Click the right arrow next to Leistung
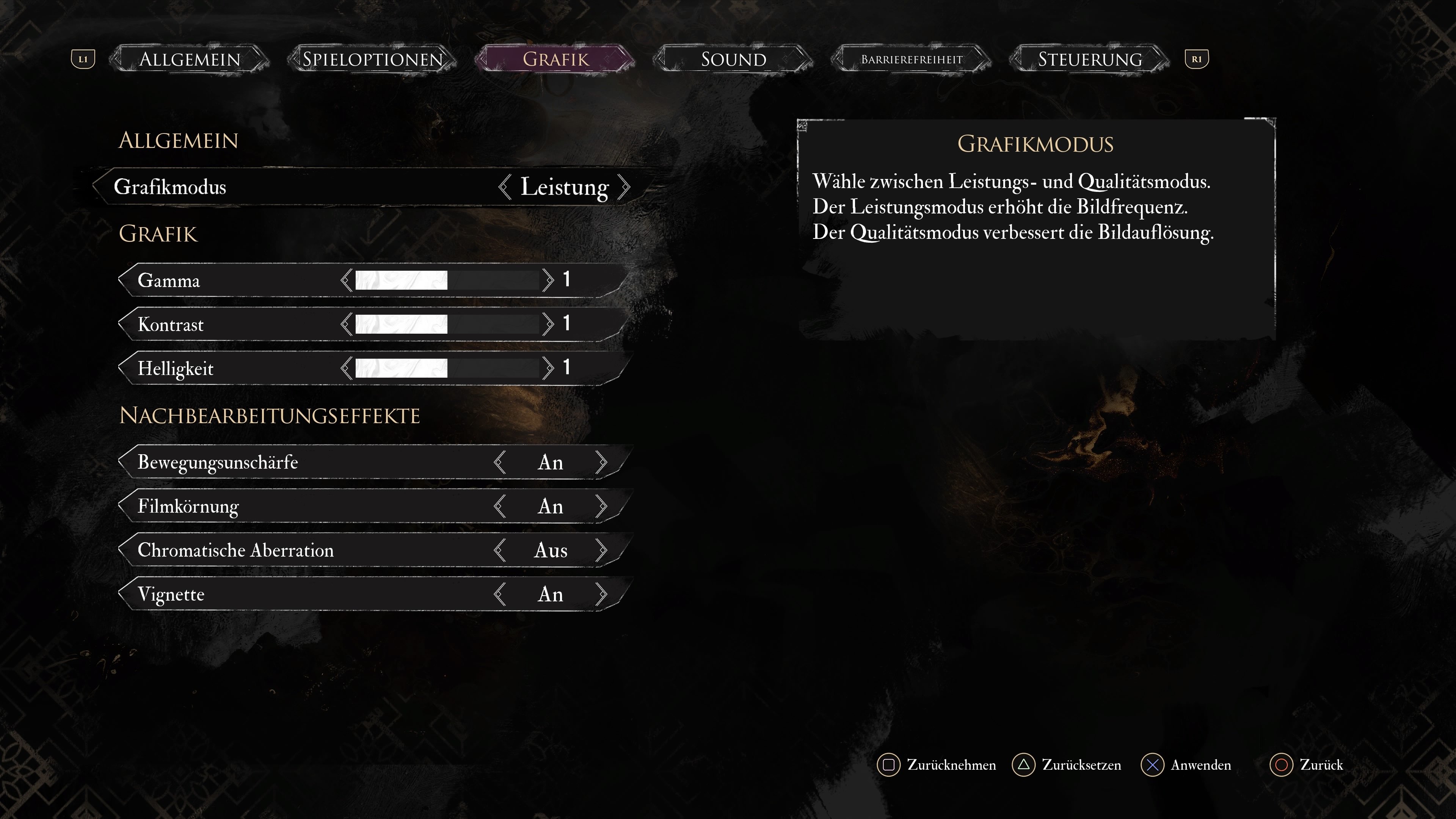This screenshot has height=819, width=1456. [624, 187]
